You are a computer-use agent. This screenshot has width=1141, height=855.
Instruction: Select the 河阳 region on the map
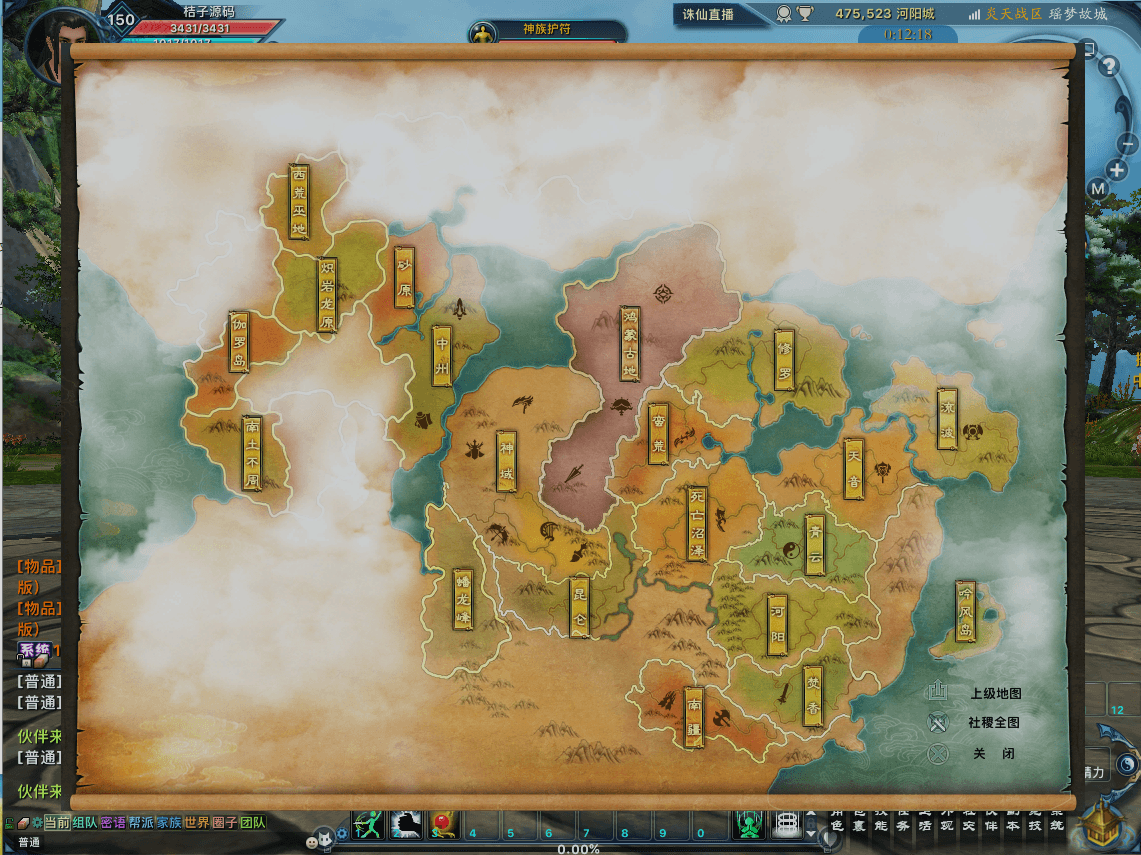pos(779,626)
